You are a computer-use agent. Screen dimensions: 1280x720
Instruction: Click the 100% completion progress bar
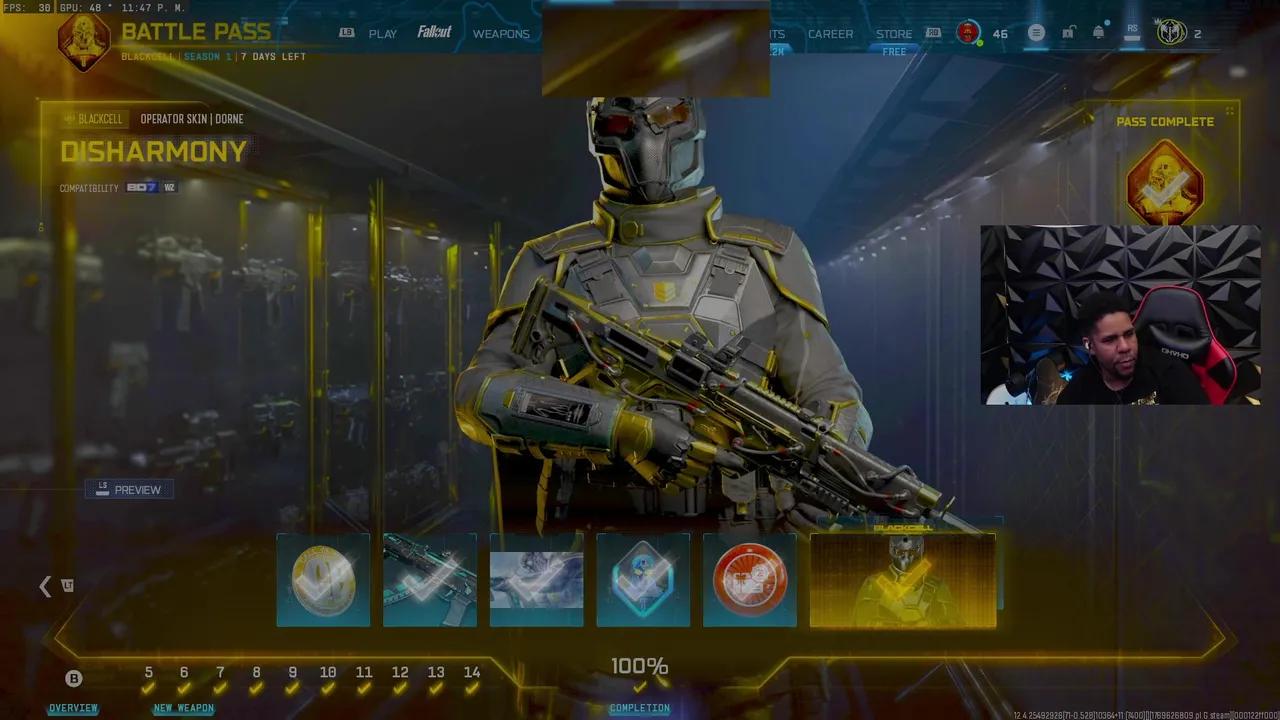point(640,664)
